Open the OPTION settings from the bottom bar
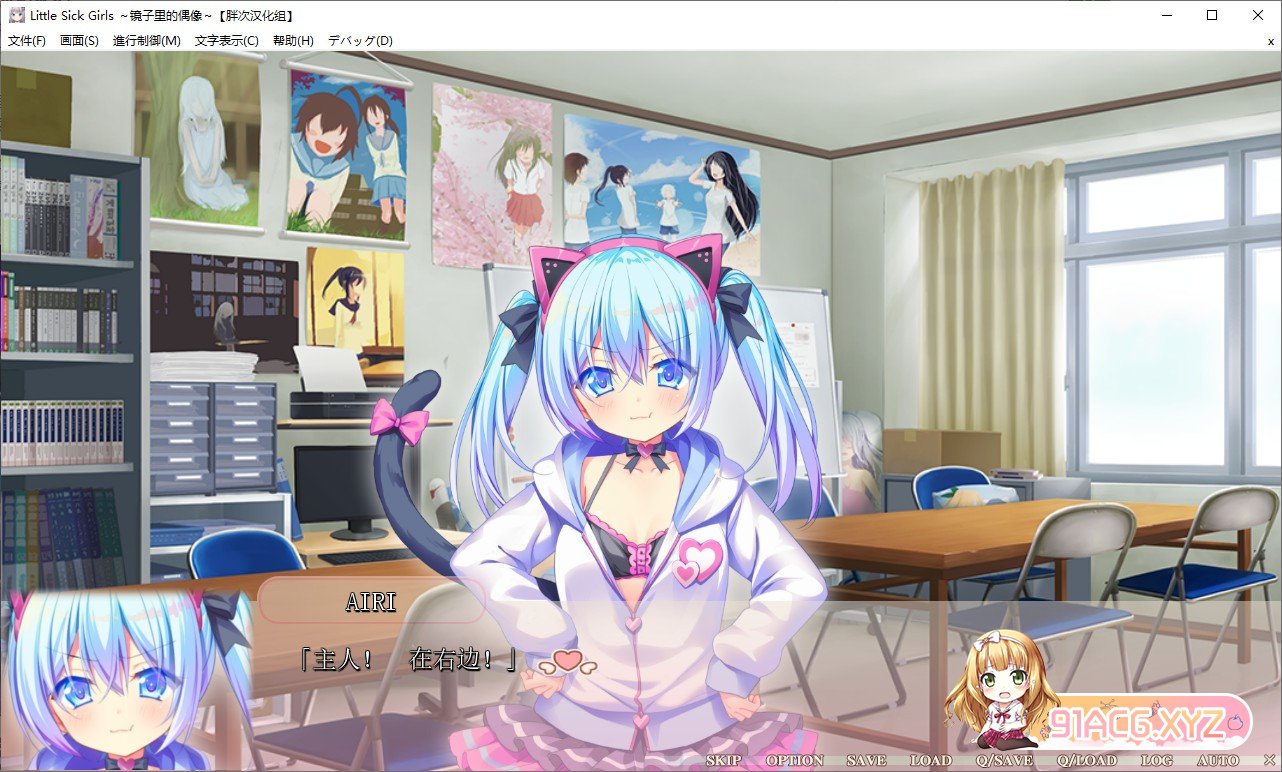1282x772 pixels. click(x=795, y=760)
